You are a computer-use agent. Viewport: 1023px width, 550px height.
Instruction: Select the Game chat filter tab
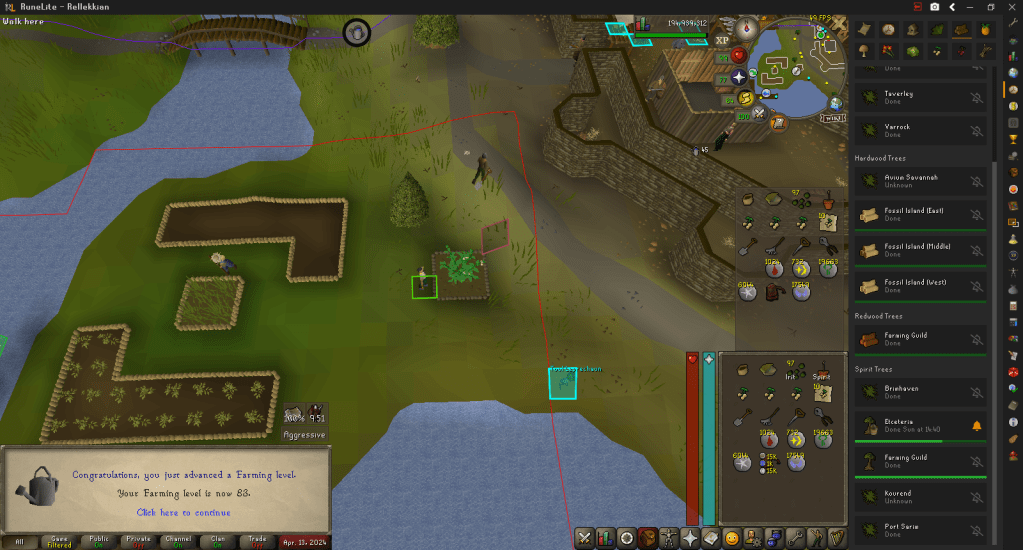click(x=62, y=541)
